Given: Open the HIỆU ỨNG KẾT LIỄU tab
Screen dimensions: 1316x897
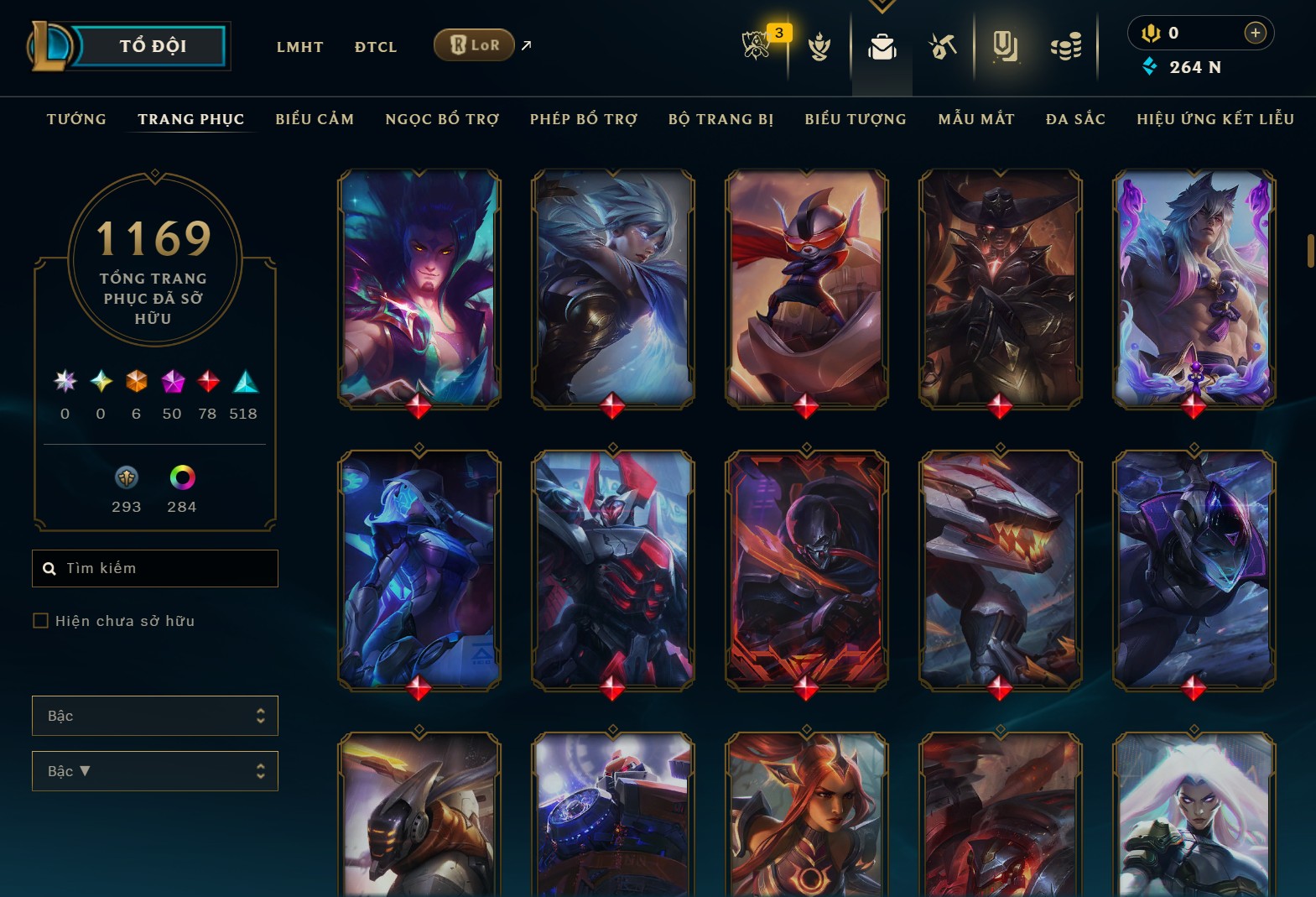Looking at the screenshot, I should (1215, 119).
